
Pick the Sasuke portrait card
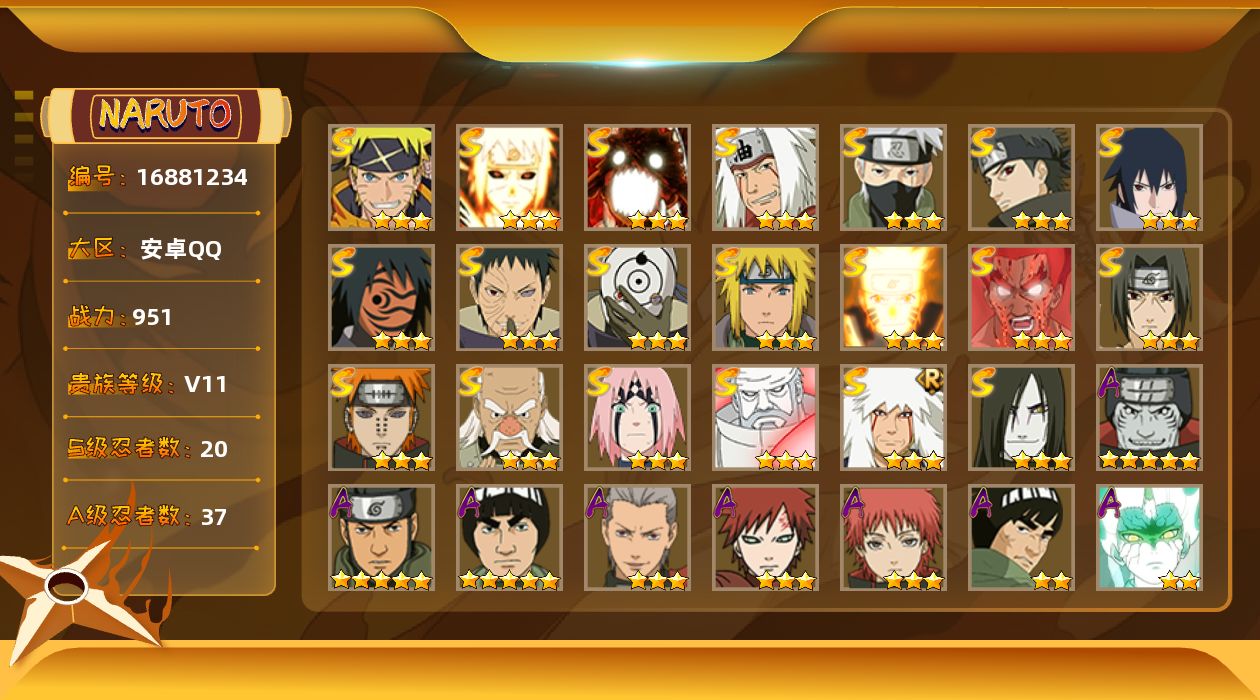(x=1149, y=178)
